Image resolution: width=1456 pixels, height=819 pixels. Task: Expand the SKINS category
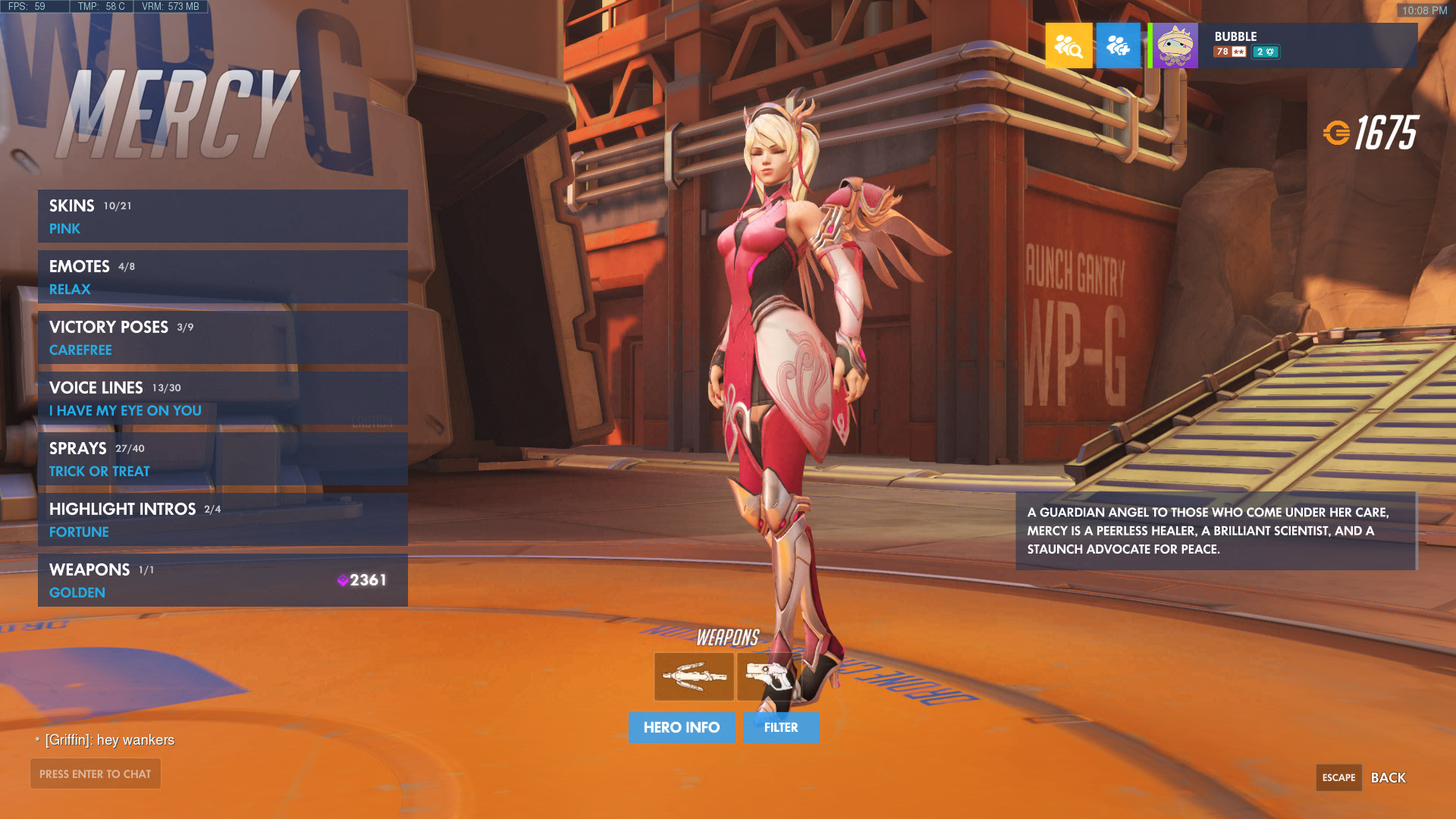click(x=71, y=205)
